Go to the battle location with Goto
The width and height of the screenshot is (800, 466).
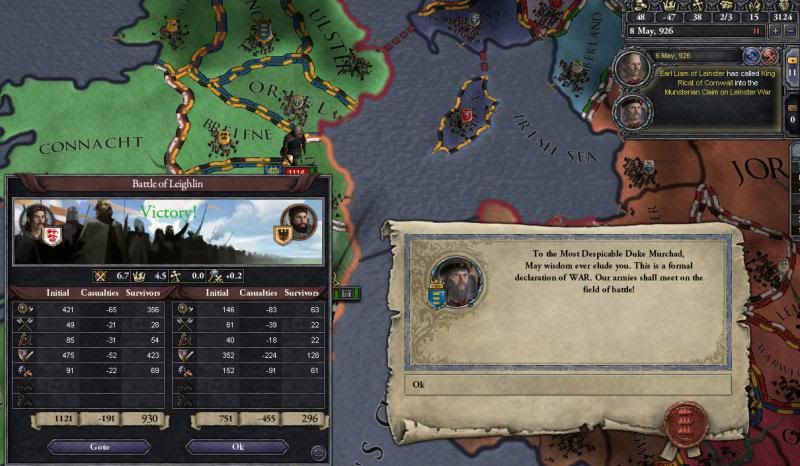point(98,447)
